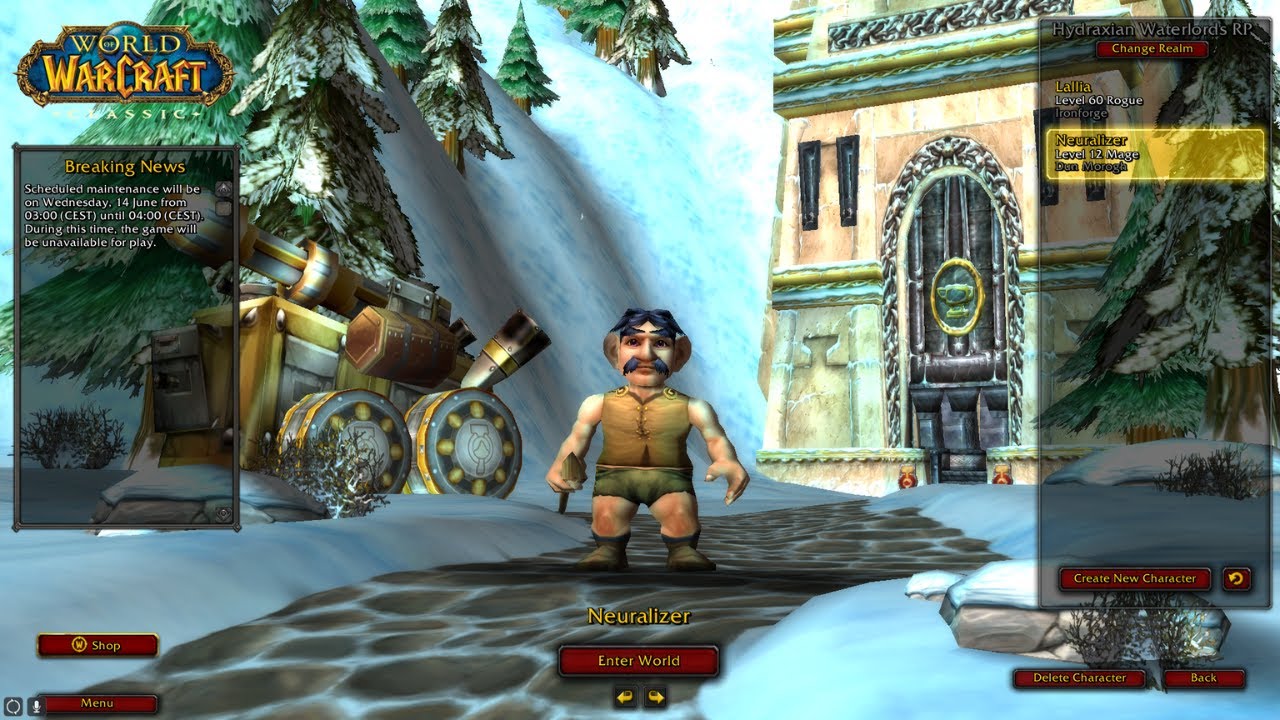Enter the world as Neuralizer
The height and width of the screenshot is (720, 1280).
coord(638,661)
